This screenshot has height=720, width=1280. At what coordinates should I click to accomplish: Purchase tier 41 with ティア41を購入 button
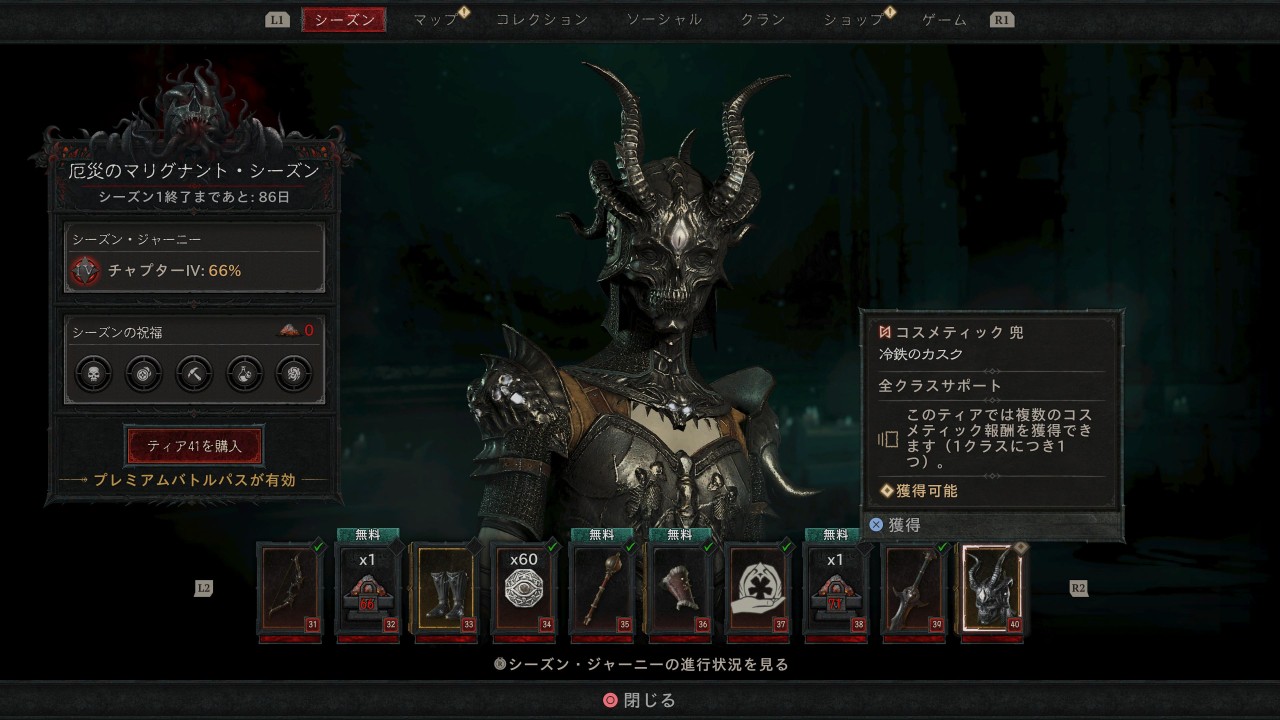(194, 445)
